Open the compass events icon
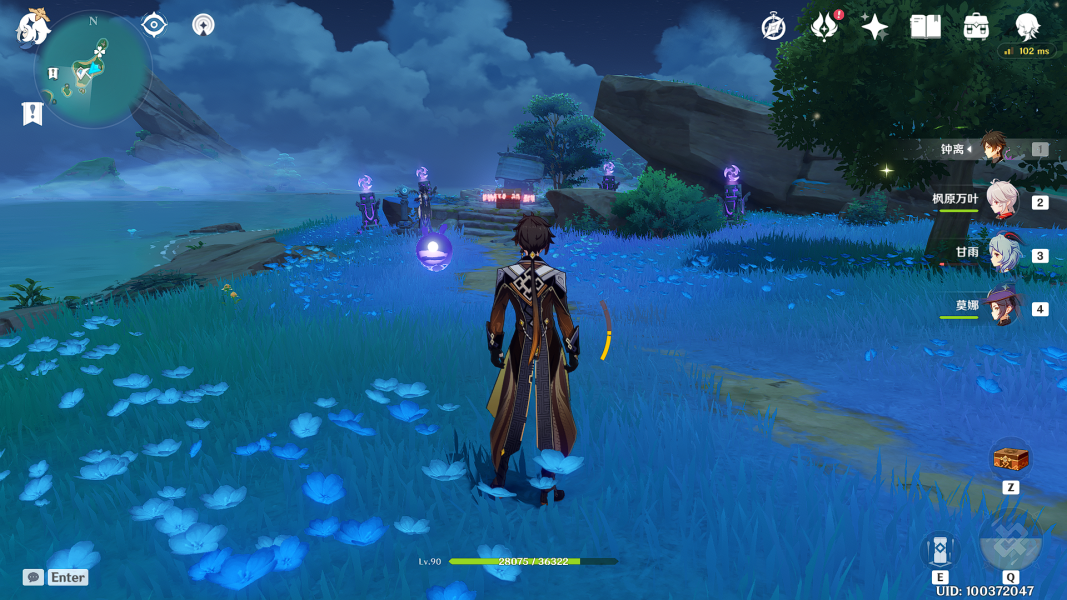Viewport: 1067px width, 600px height. point(773,27)
